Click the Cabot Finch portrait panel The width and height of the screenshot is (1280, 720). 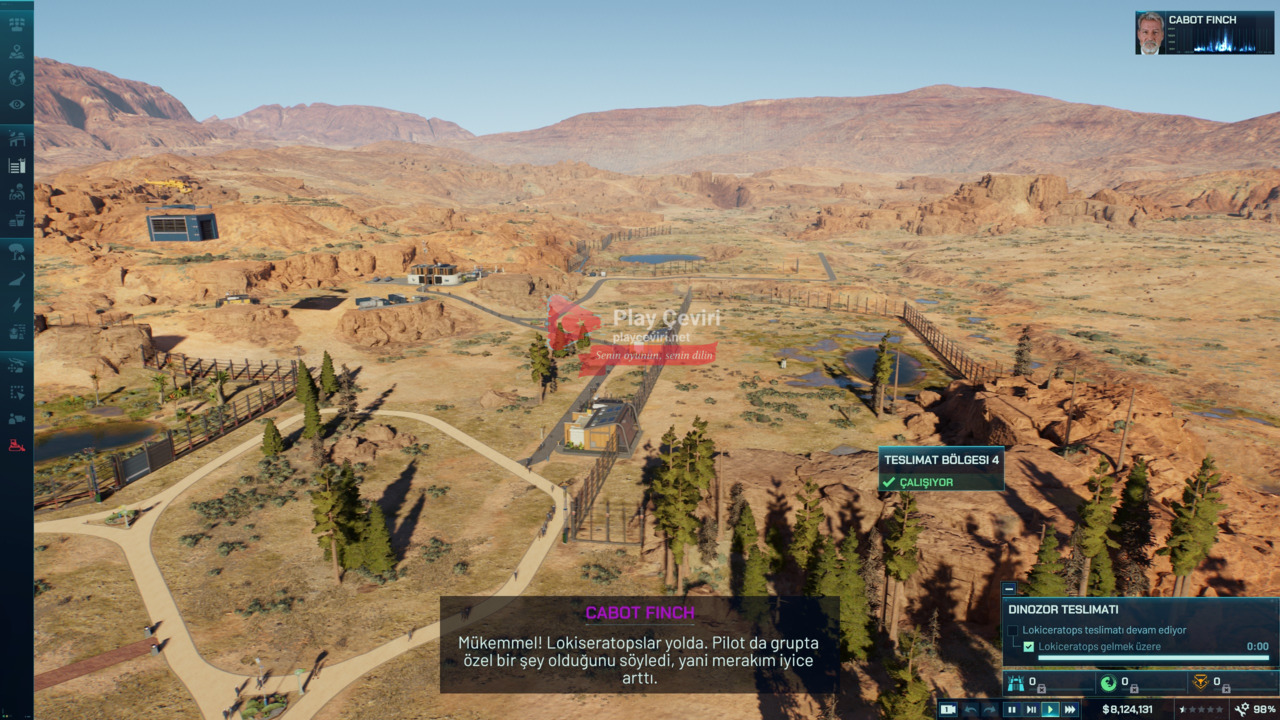(x=1203, y=33)
